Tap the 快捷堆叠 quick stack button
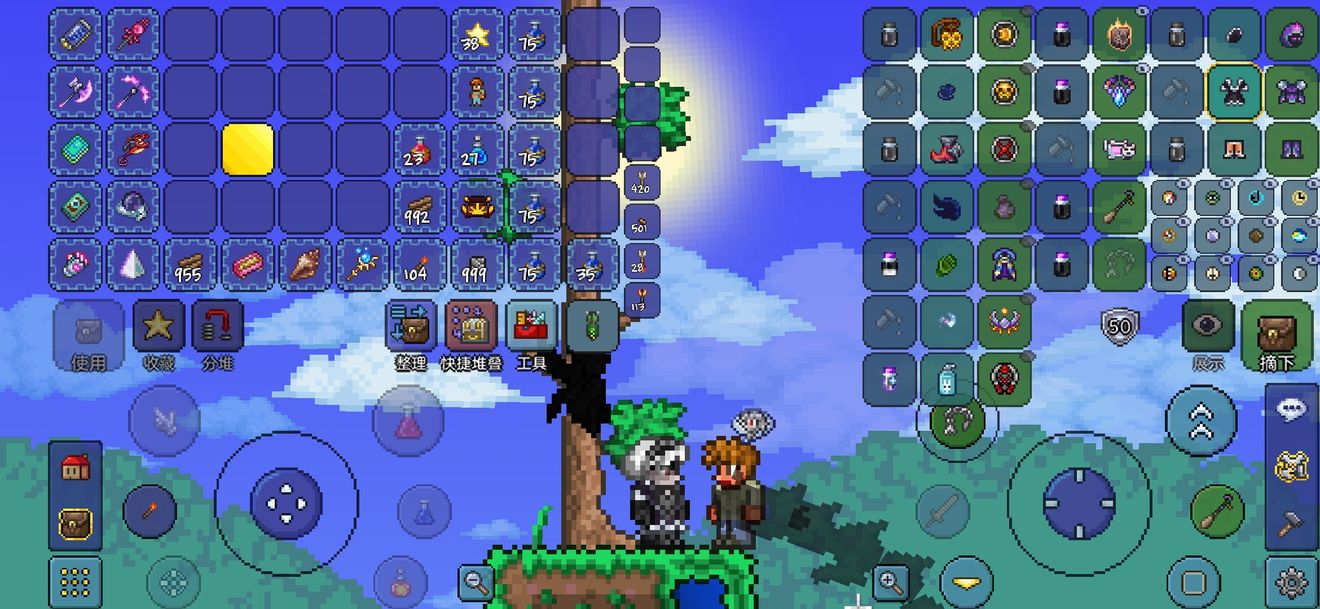The height and width of the screenshot is (609, 1320). point(471,328)
